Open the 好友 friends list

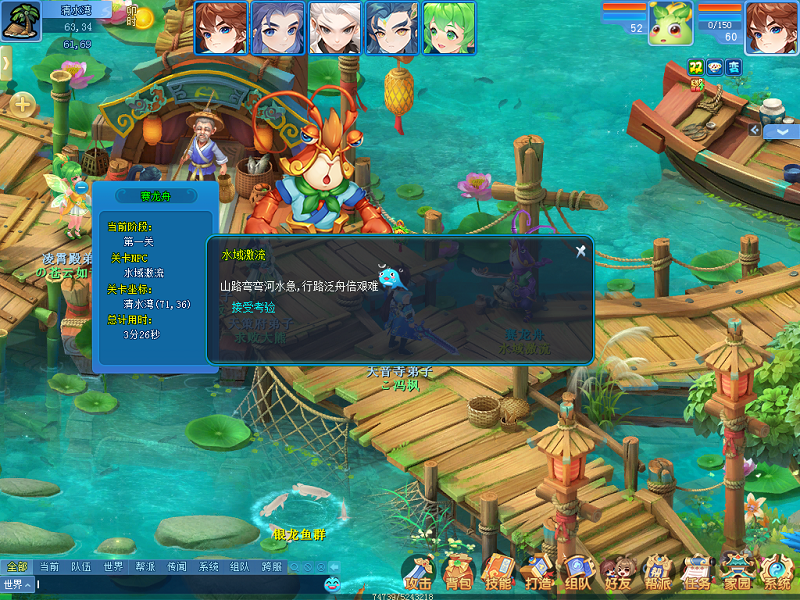[617, 574]
